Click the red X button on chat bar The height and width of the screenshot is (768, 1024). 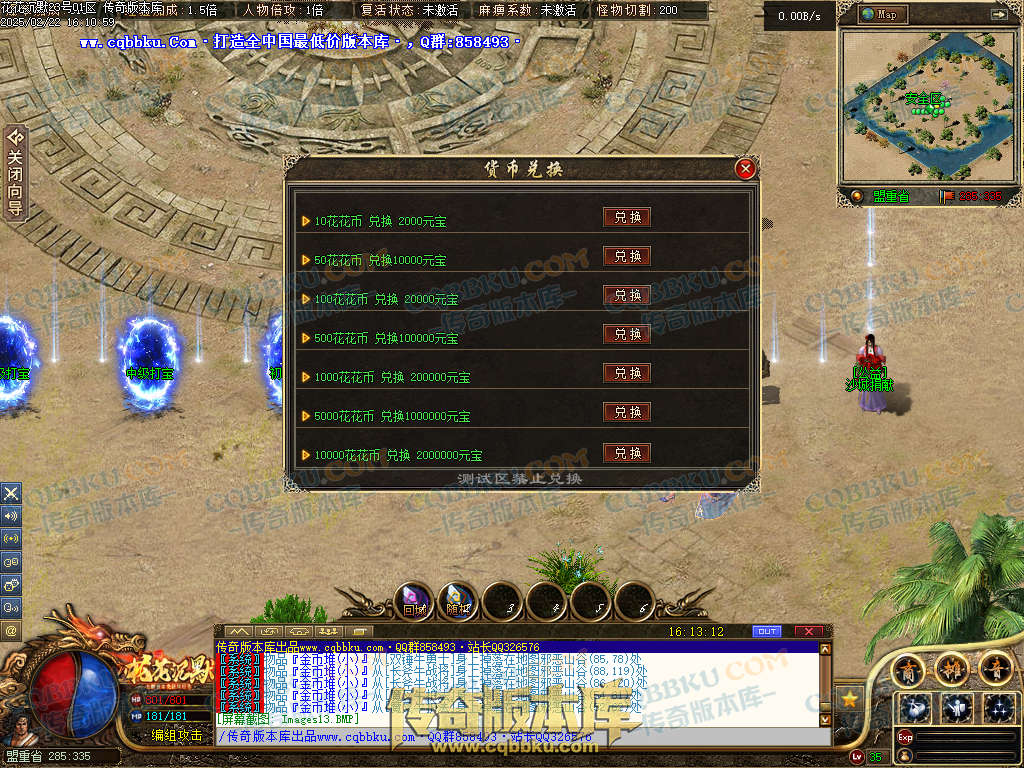[x=808, y=632]
